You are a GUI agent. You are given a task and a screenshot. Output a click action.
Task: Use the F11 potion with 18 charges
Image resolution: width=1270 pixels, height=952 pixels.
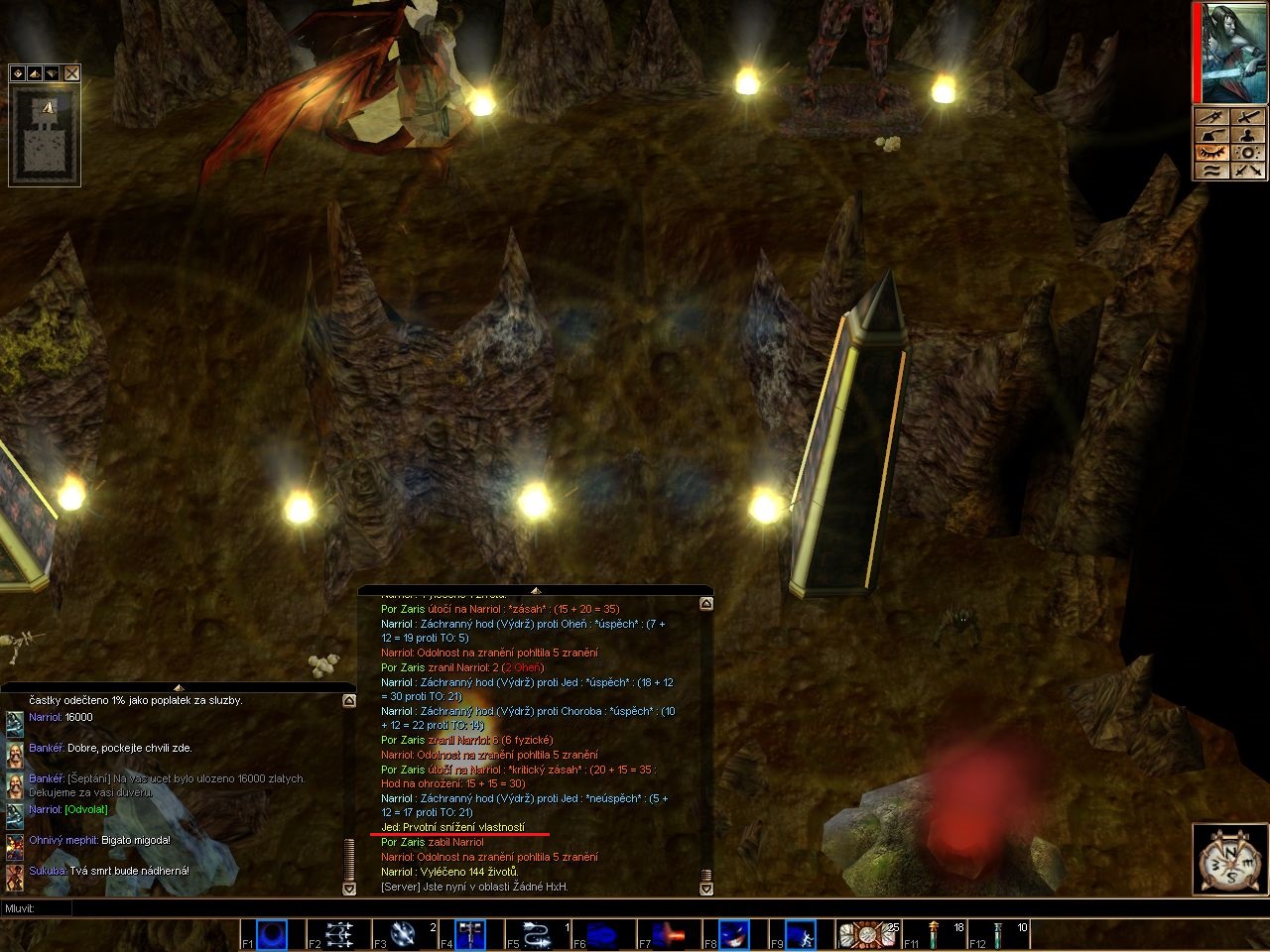click(934, 934)
